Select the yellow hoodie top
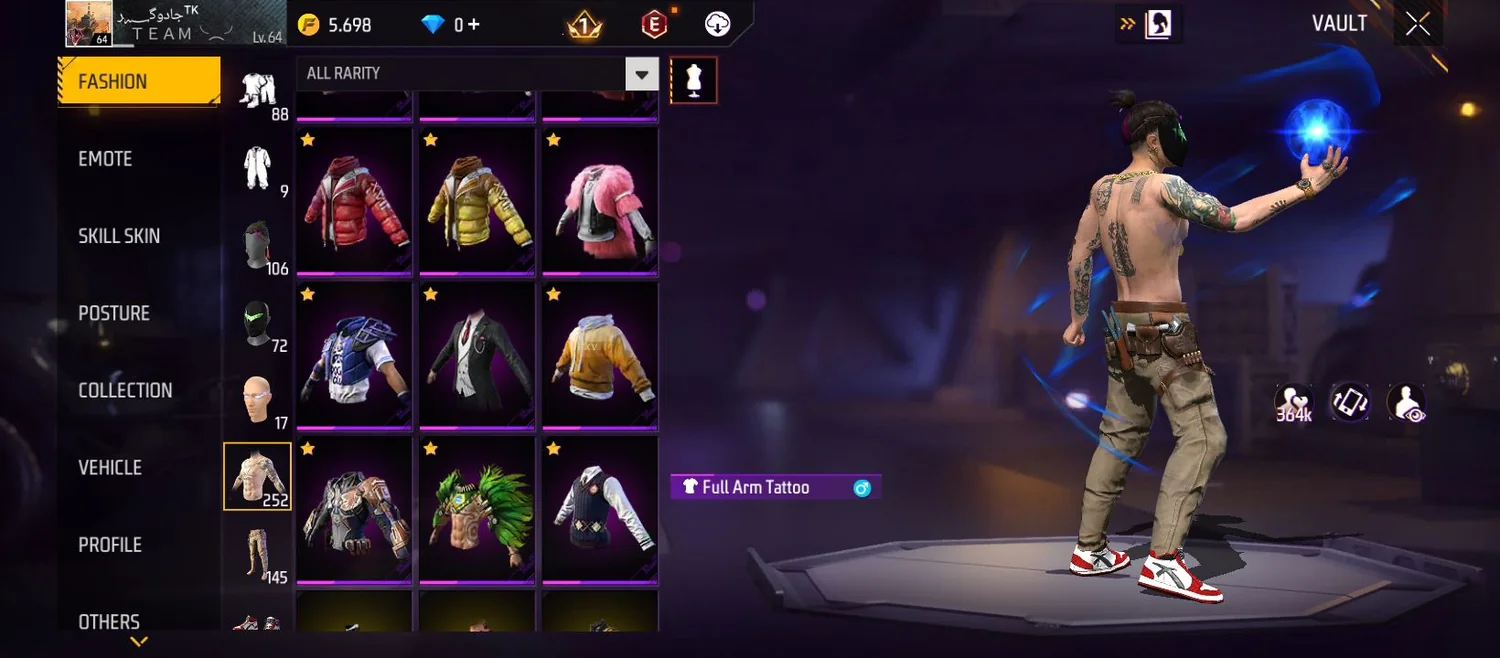This screenshot has height=658, width=1500. pyautogui.click(x=600, y=356)
